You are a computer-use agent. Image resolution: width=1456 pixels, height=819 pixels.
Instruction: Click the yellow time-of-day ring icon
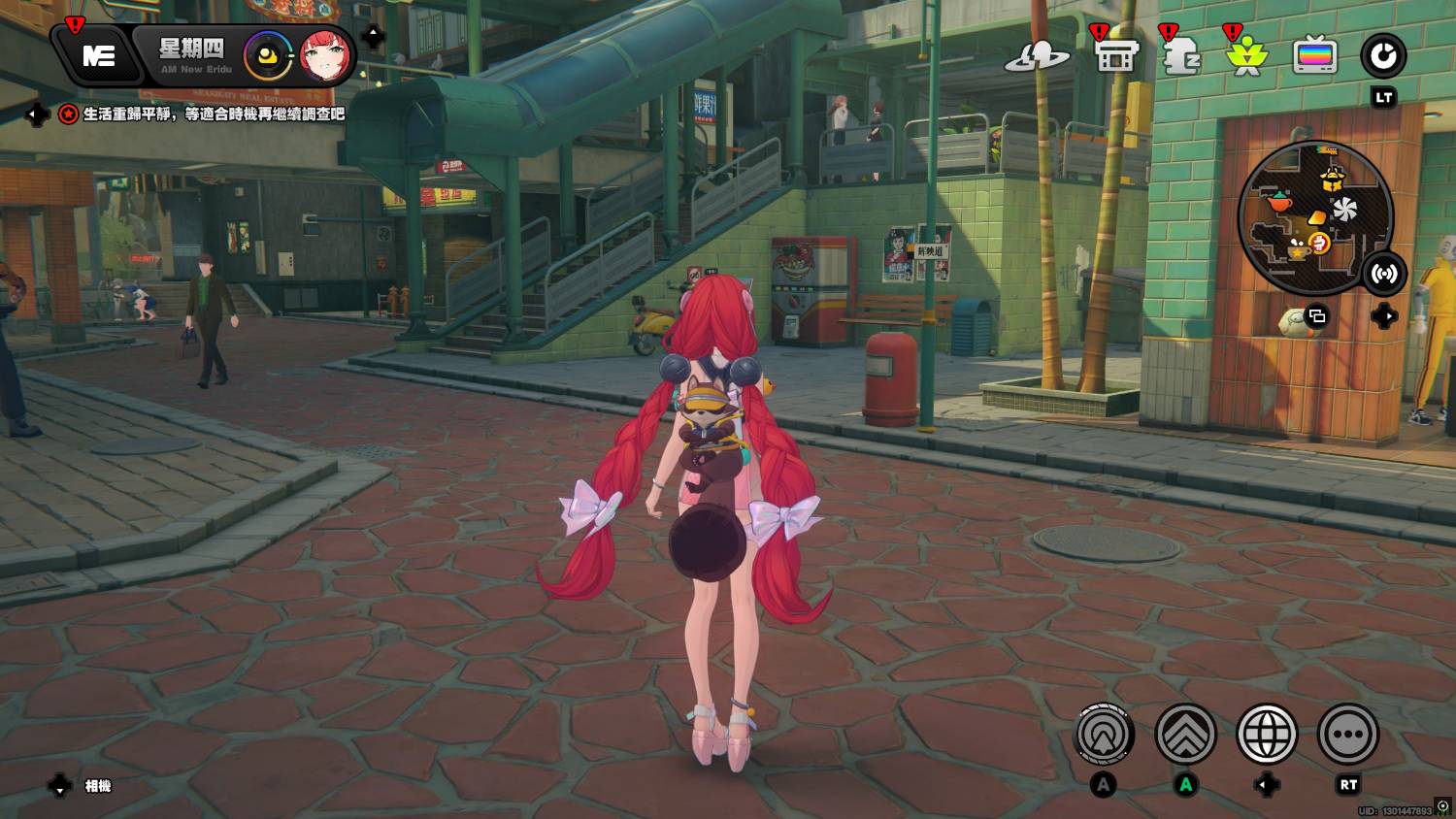tap(268, 56)
